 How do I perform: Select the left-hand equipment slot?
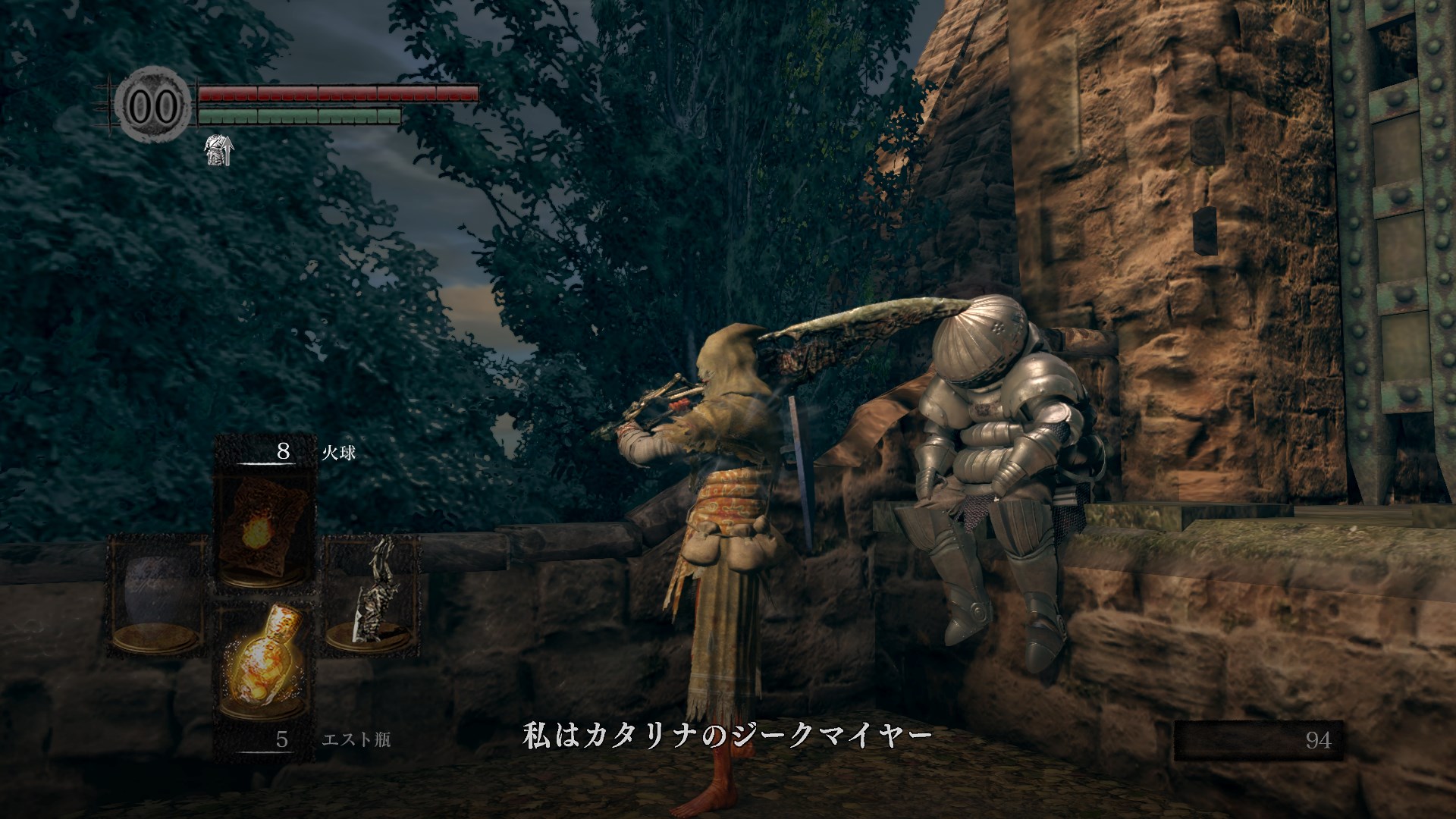point(158,596)
